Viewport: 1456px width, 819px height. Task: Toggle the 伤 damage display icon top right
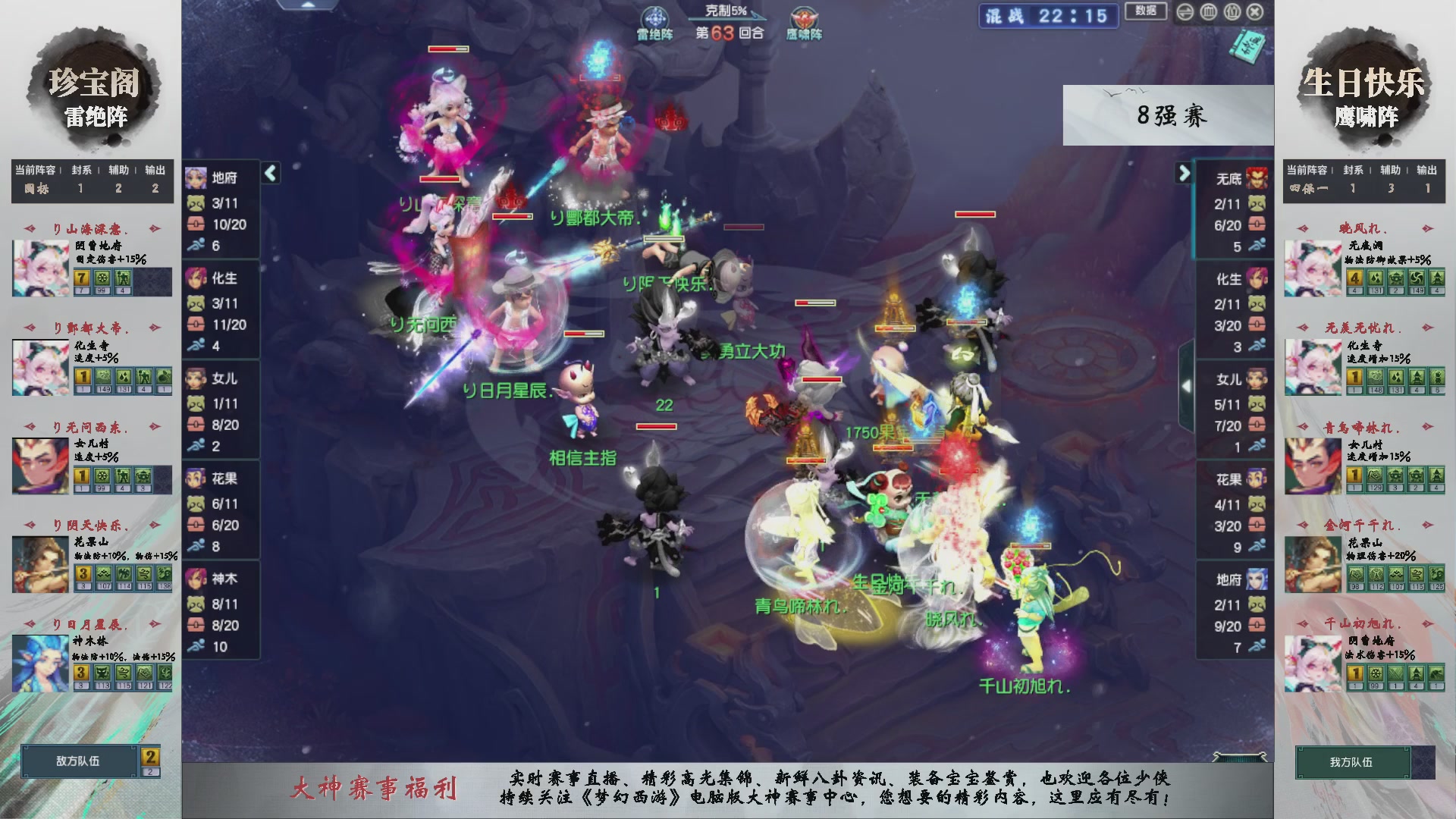pos(1232,12)
